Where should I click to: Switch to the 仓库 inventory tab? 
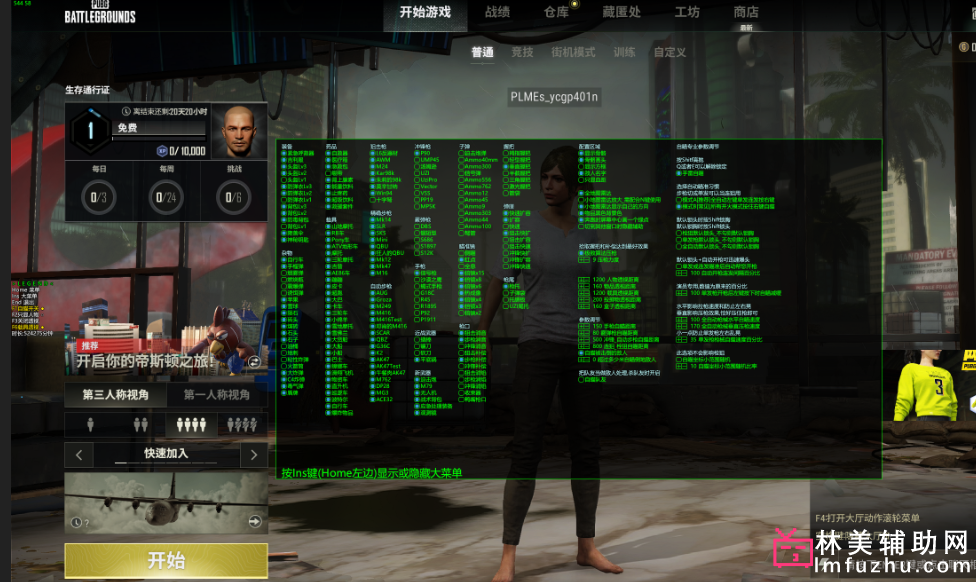(x=556, y=12)
